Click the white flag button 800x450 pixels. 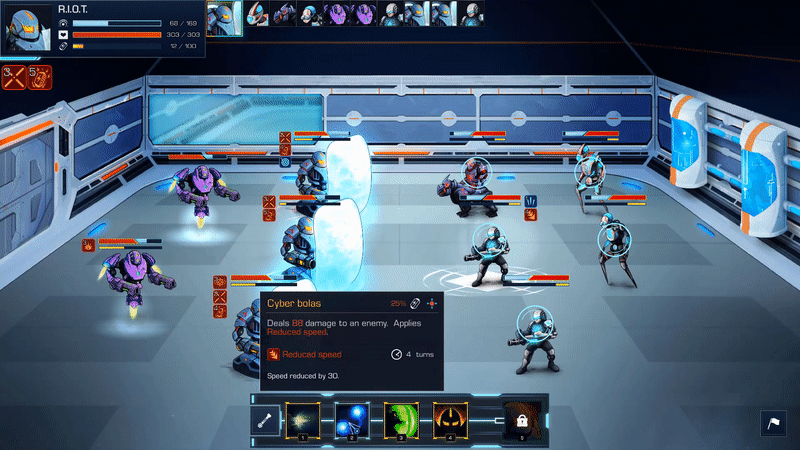[773, 424]
